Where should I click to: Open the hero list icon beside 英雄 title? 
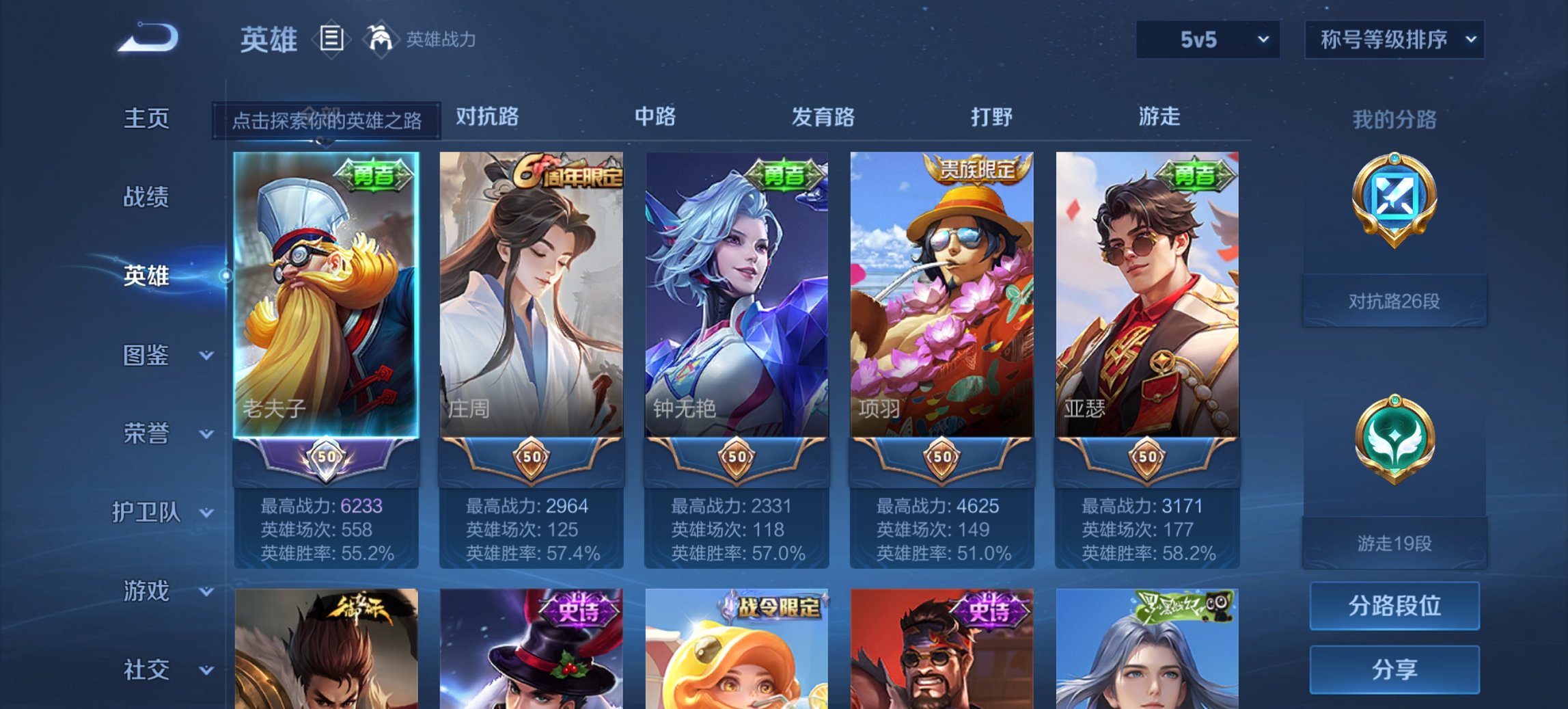pos(333,40)
